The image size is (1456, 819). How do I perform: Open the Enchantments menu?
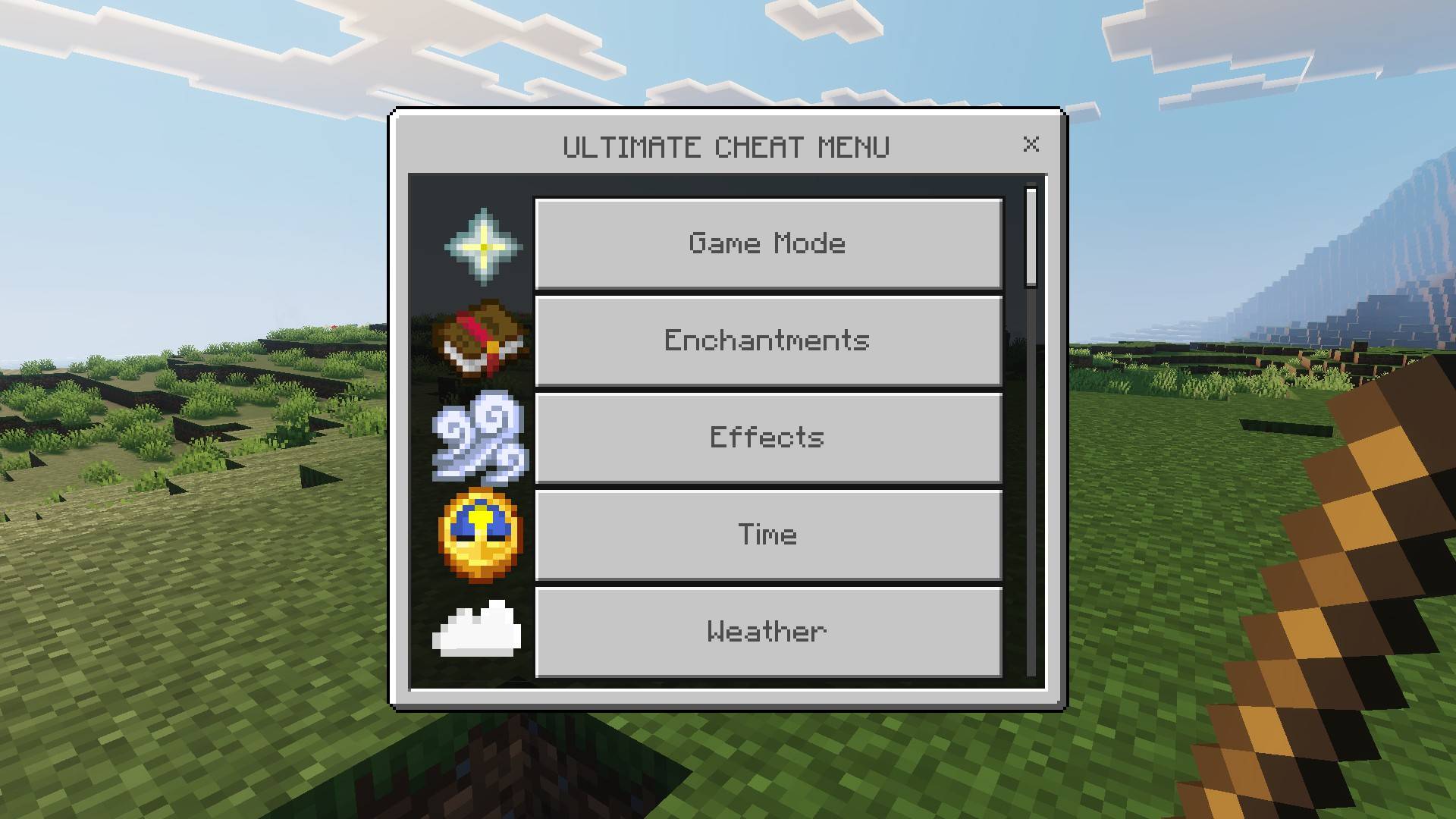pos(767,340)
